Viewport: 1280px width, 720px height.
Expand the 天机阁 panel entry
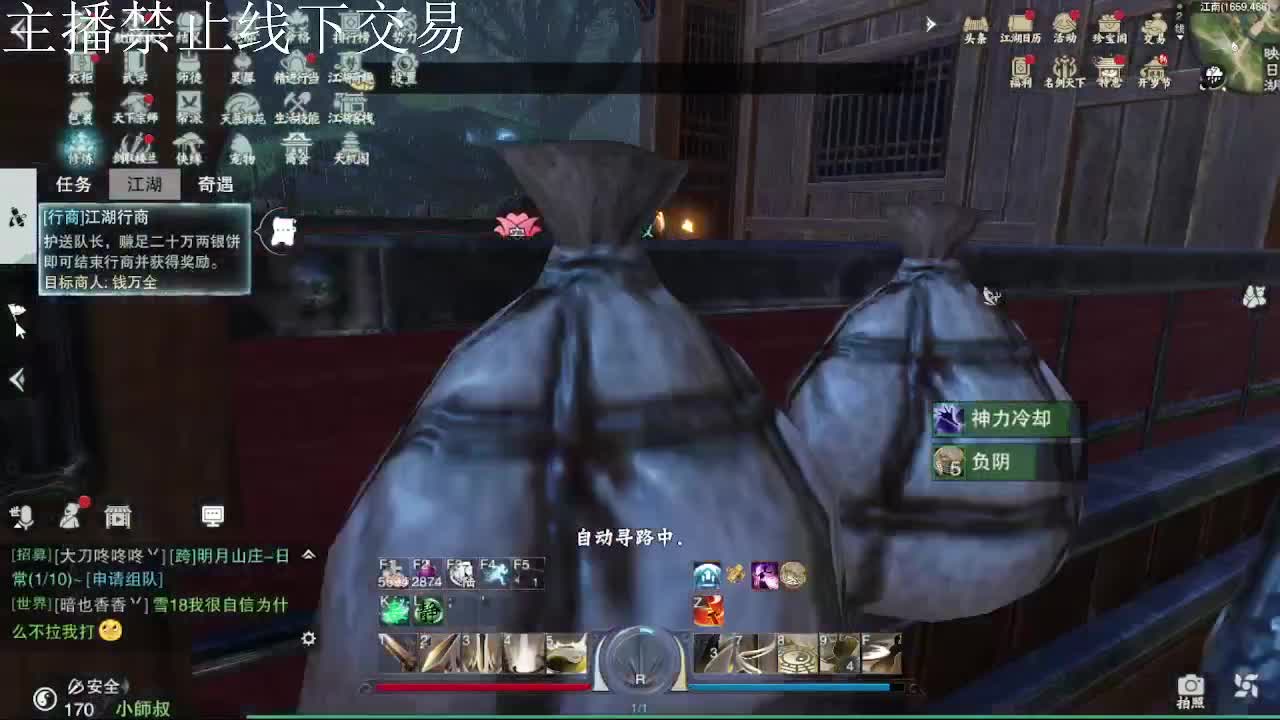click(352, 147)
